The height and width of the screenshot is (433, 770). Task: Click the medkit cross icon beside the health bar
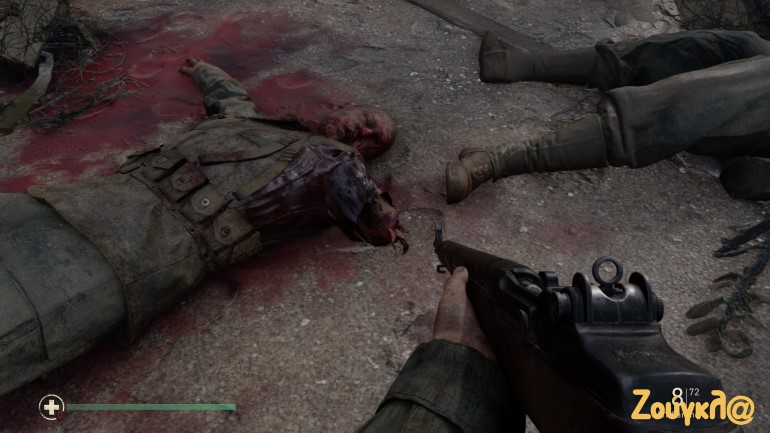click(x=50, y=407)
